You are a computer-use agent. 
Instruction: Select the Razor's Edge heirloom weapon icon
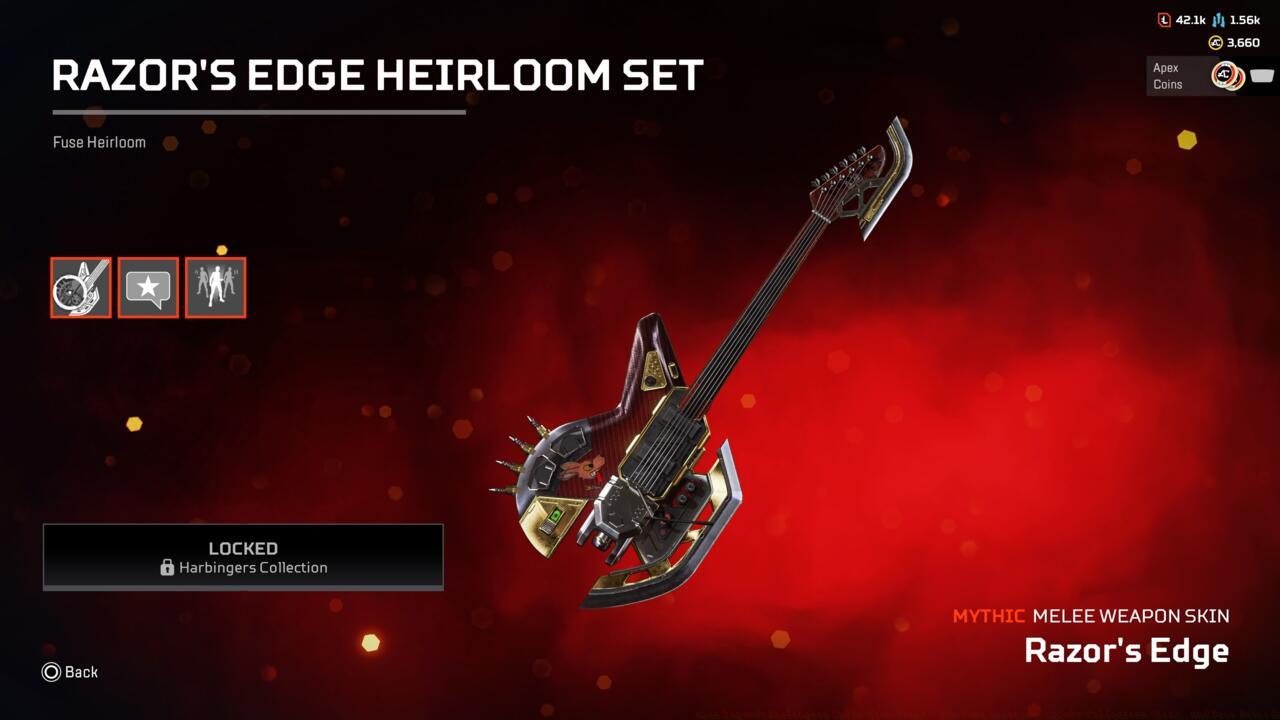pos(81,287)
